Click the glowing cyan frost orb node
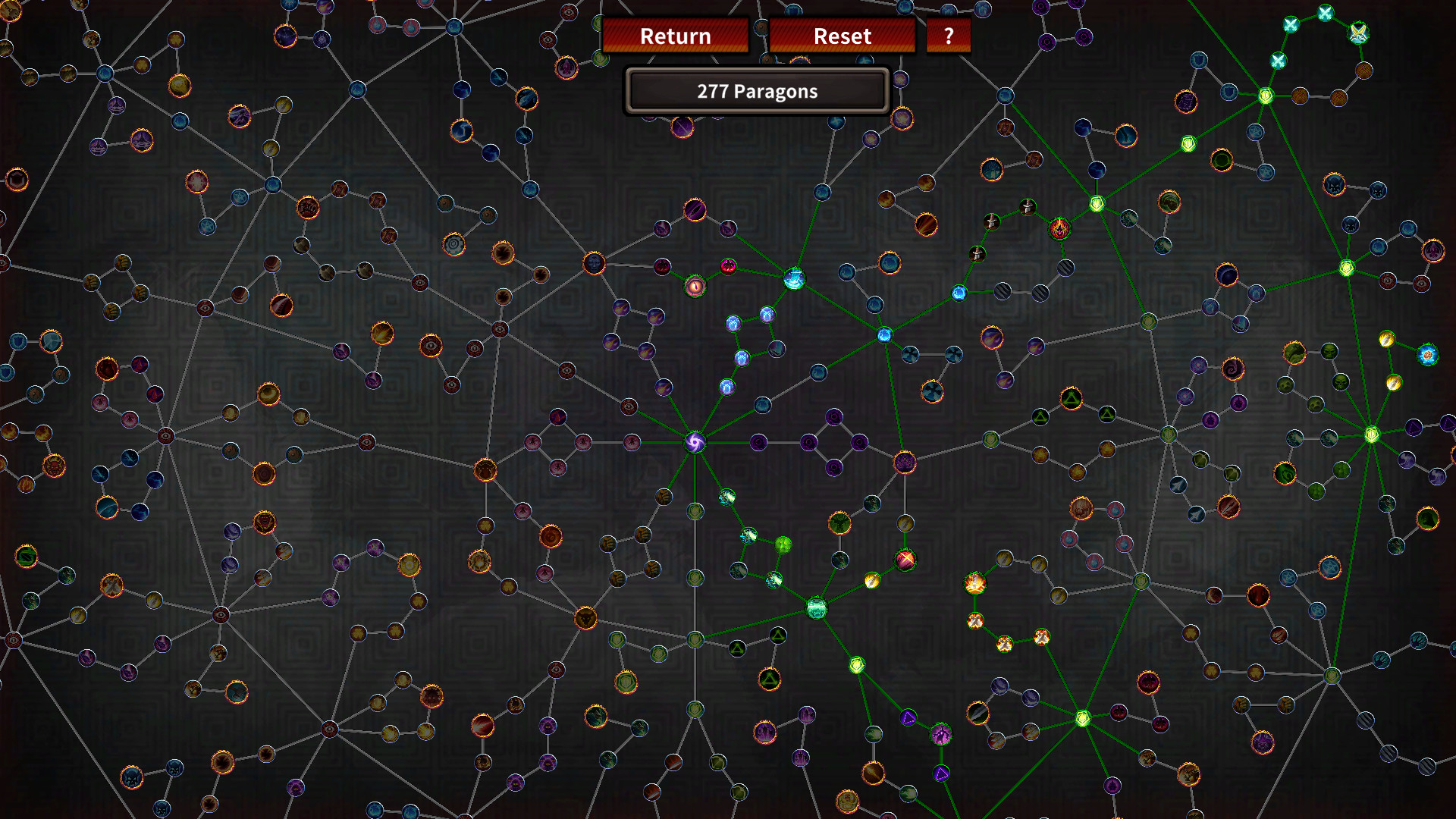 (793, 280)
